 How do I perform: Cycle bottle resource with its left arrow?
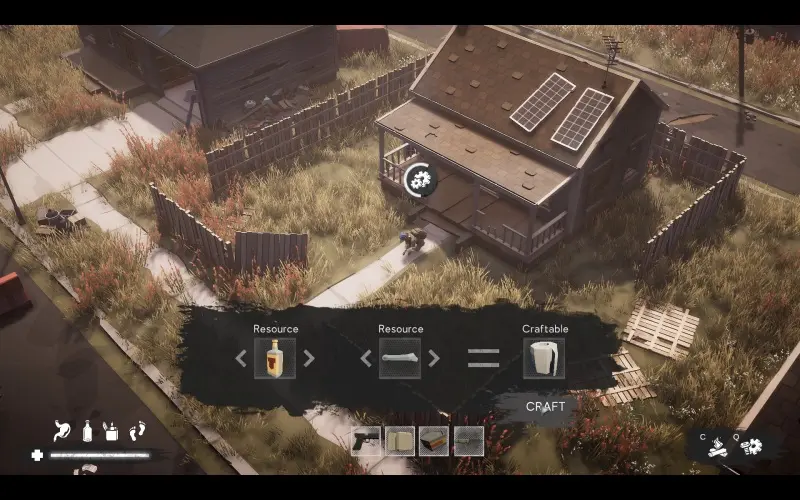point(241,358)
